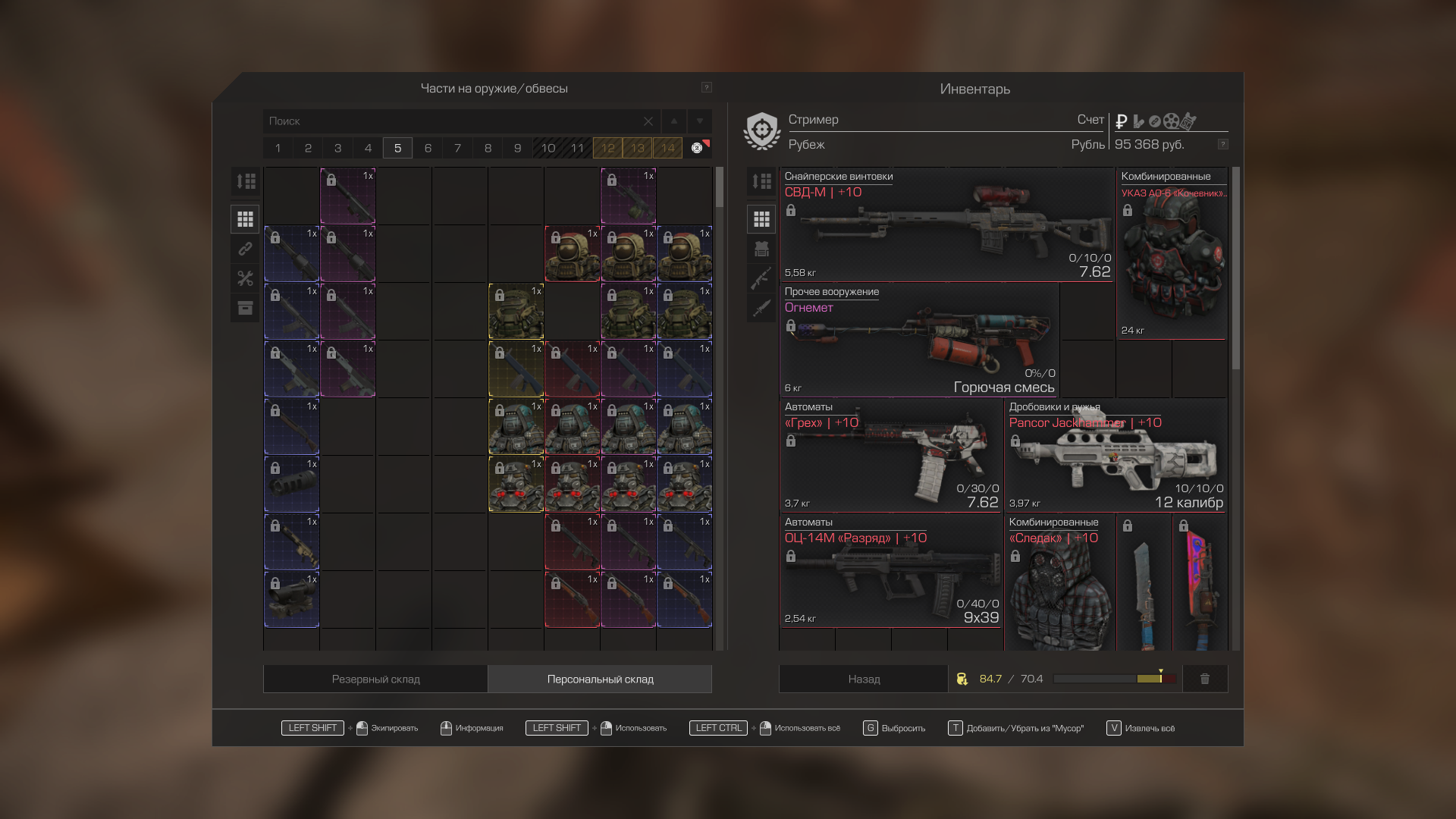Switch to storage page 3
1456x819 pixels.
coord(338,148)
